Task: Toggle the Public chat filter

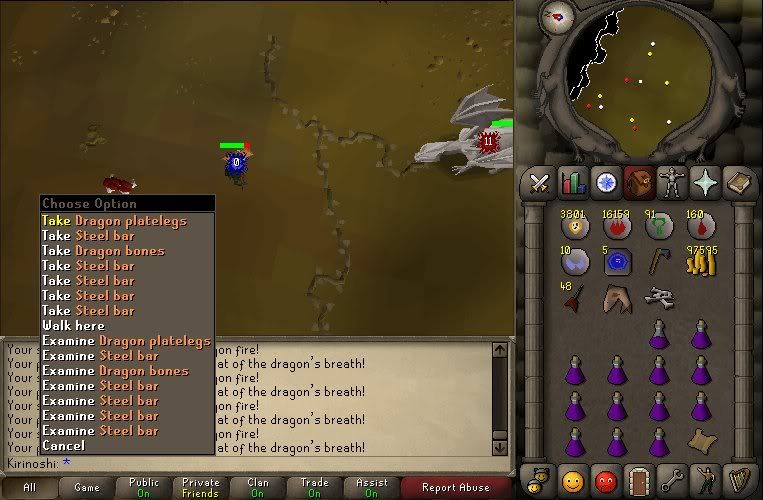Action: pyautogui.click(x=144, y=488)
